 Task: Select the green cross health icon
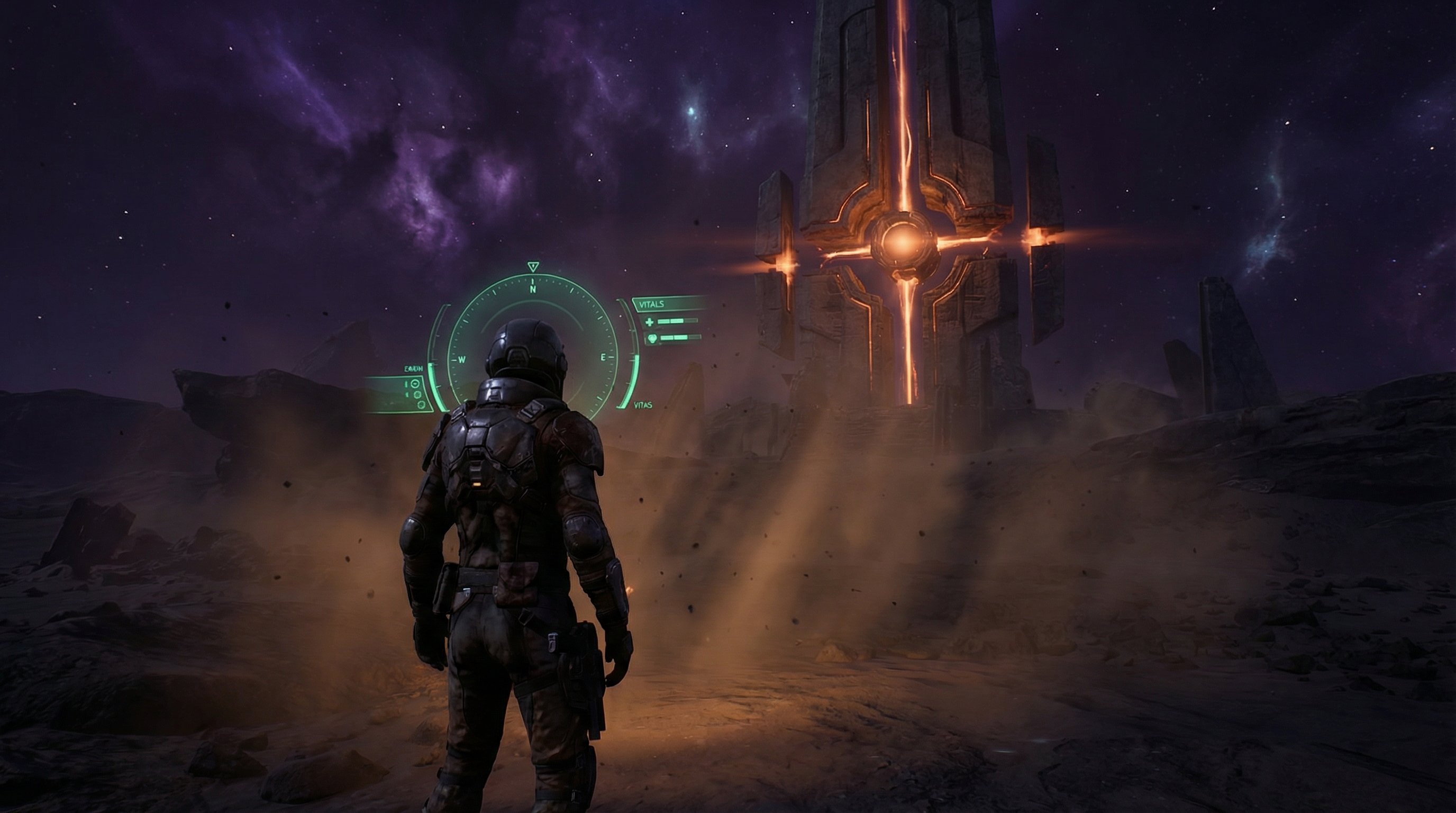tap(650, 322)
